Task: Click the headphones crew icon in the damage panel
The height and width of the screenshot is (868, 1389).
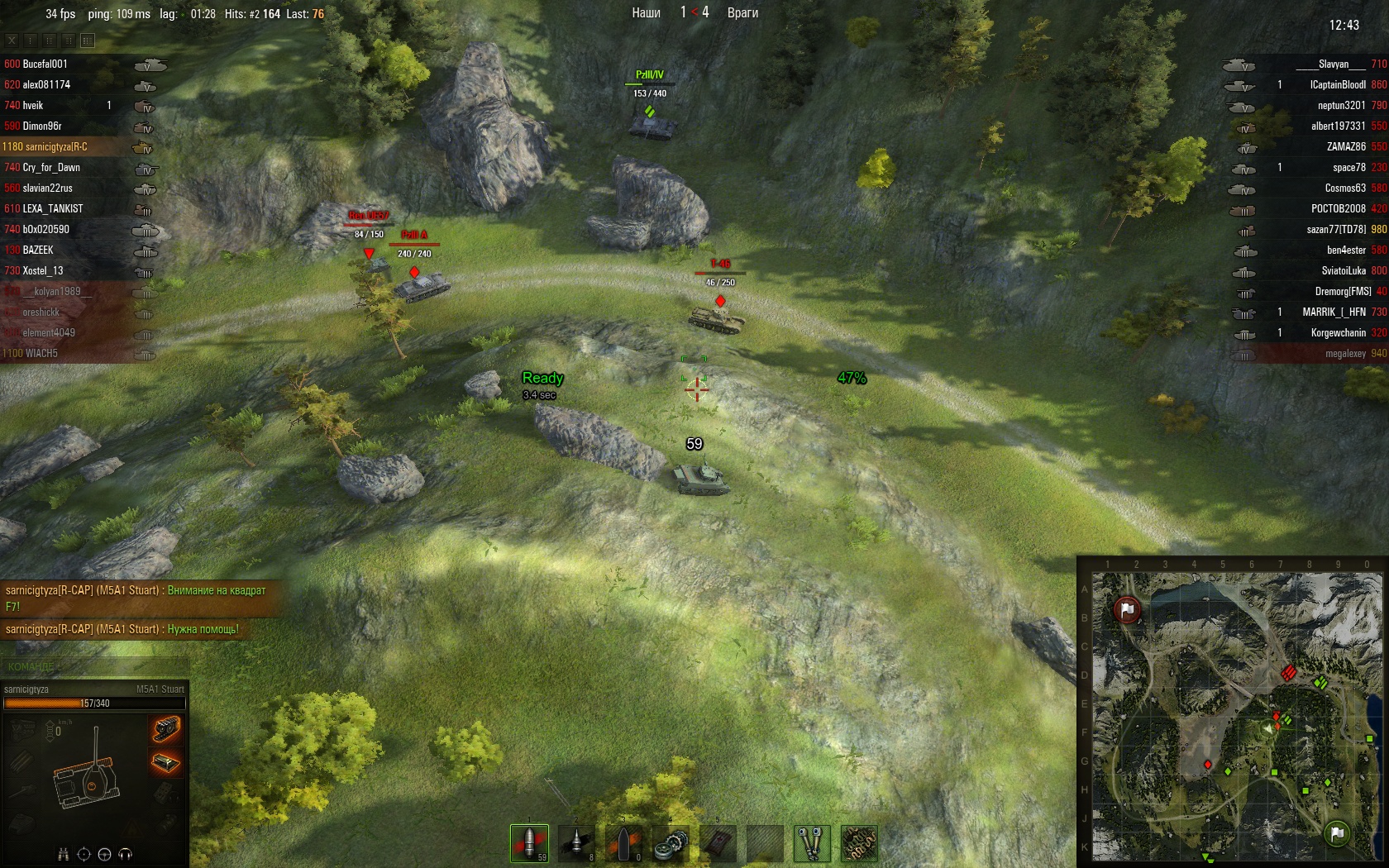Action: tap(125, 854)
